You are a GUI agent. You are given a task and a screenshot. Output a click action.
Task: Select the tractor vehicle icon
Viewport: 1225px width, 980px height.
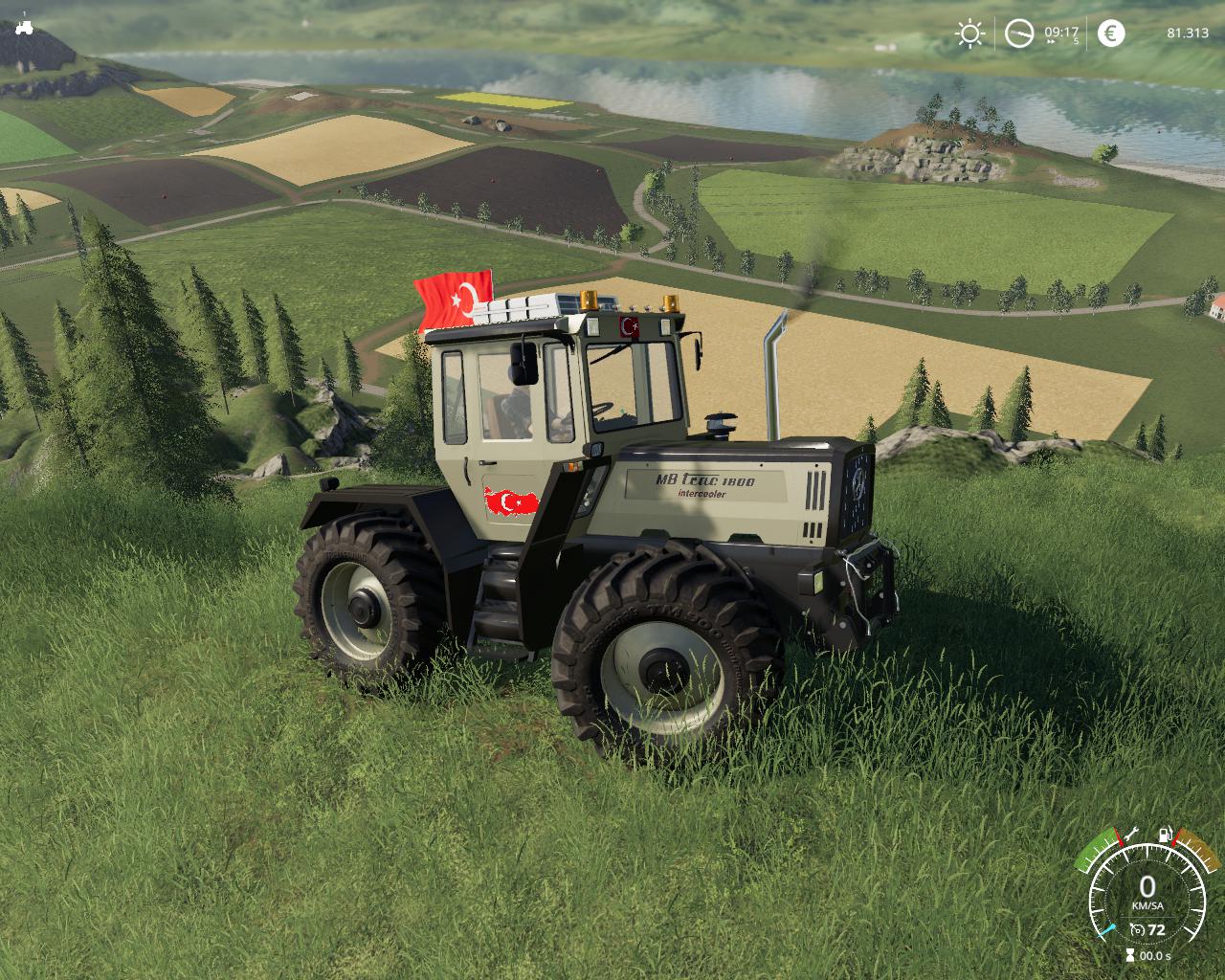click(x=24, y=29)
